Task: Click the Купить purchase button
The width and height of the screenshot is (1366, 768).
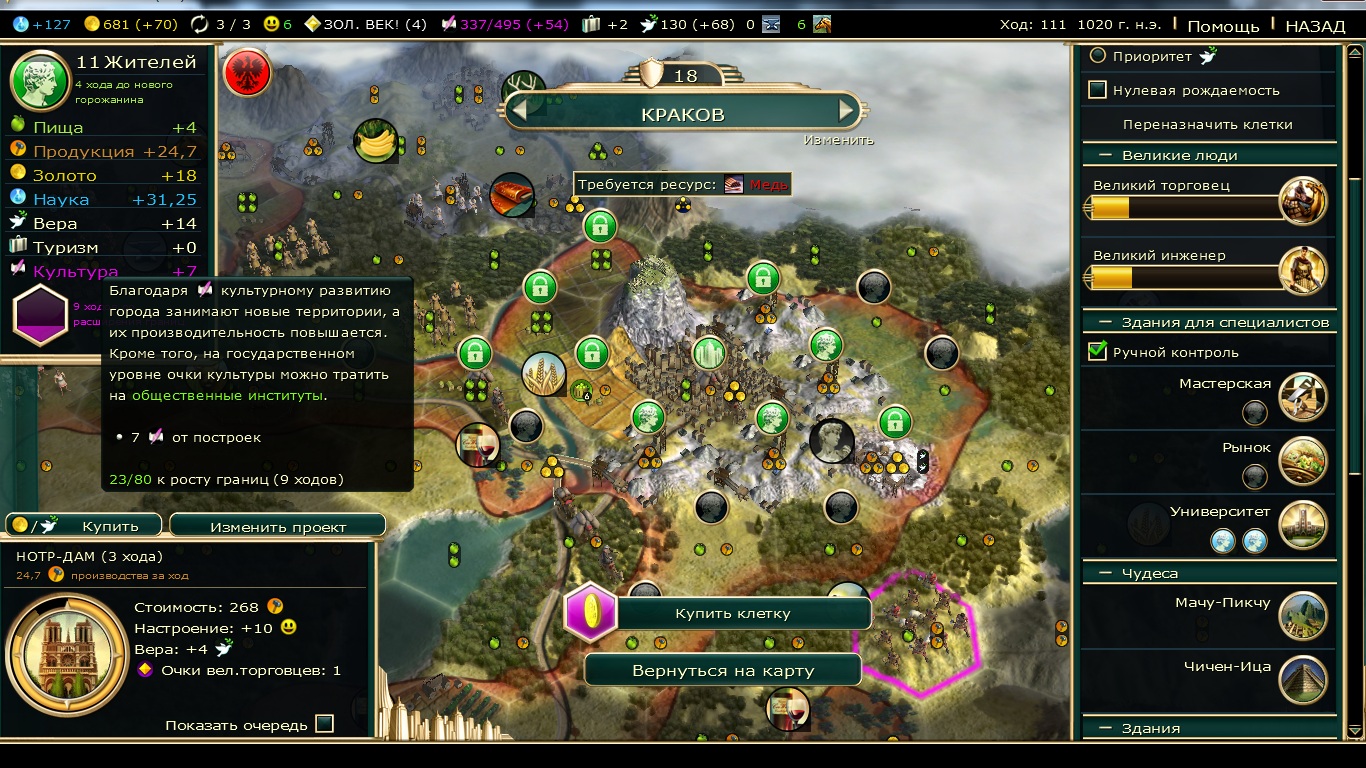Action: click(x=86, y=526)
